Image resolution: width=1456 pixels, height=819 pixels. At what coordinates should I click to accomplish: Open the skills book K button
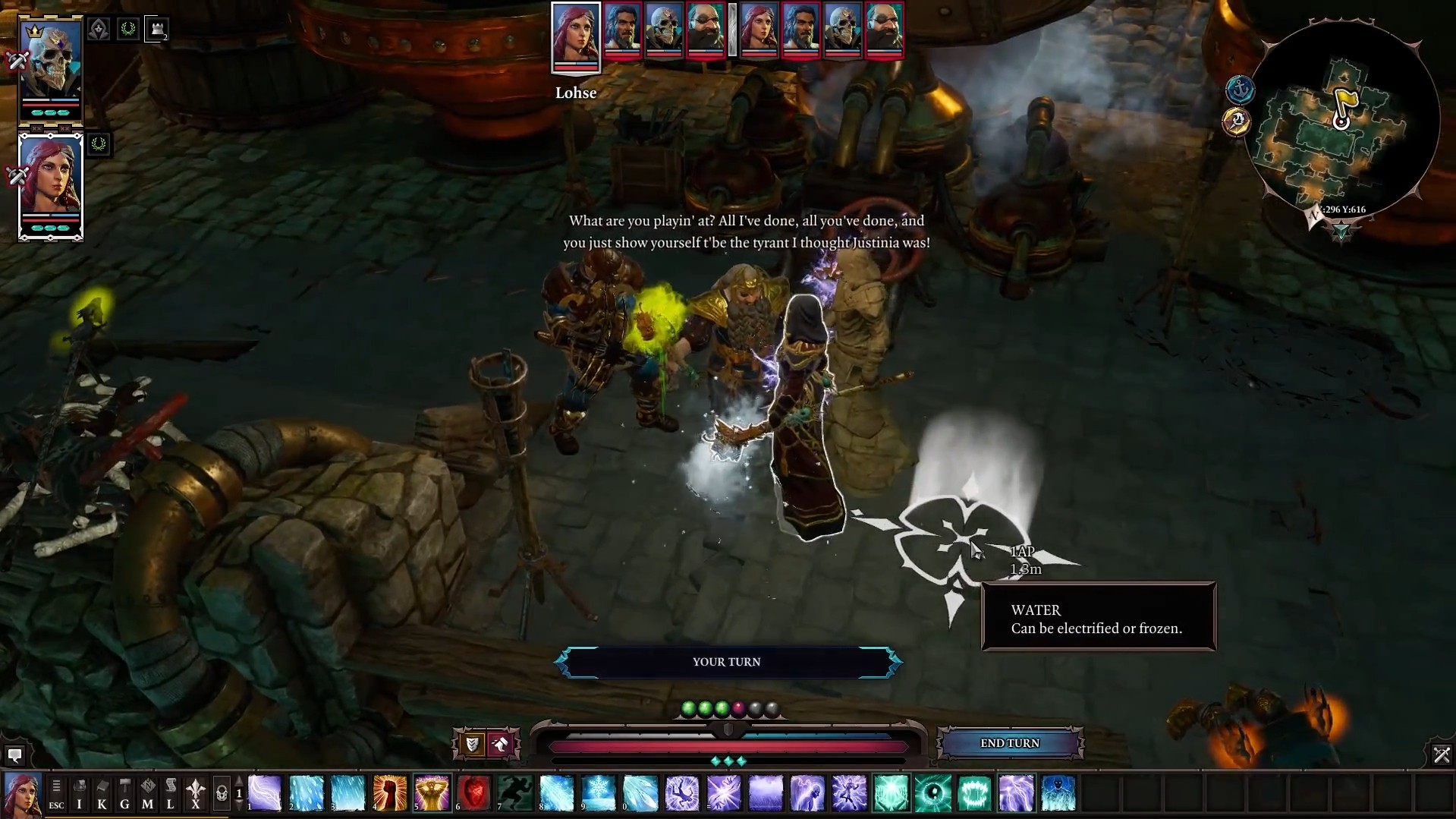coord(102,793)
